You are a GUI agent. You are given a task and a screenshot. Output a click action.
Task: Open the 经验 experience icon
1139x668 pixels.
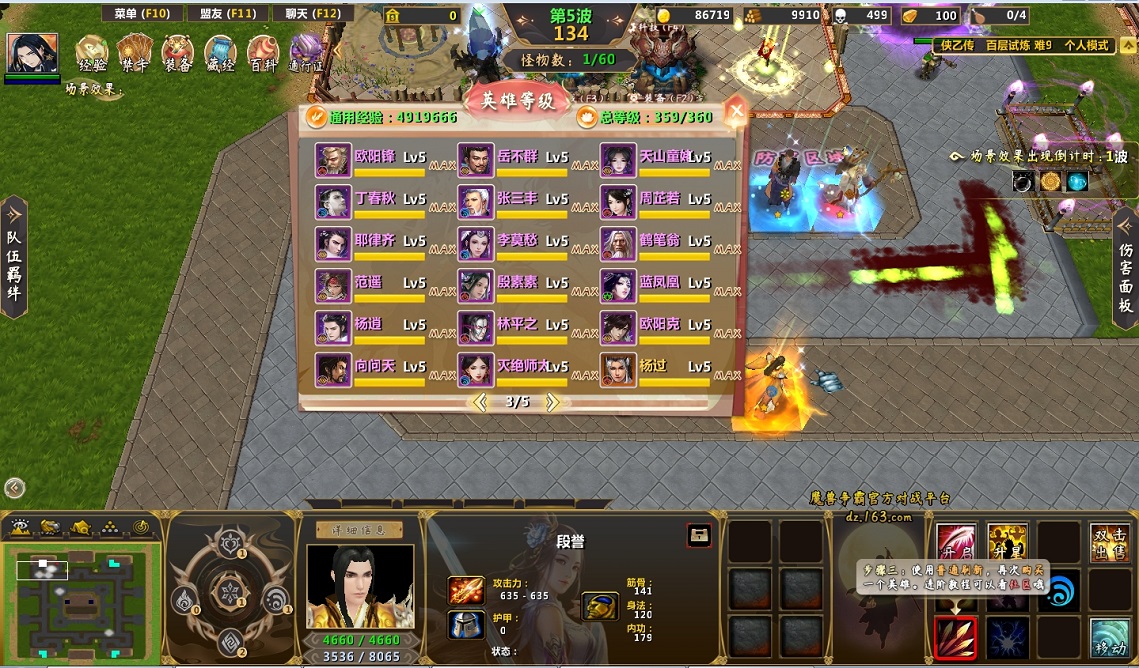(93, 52)
